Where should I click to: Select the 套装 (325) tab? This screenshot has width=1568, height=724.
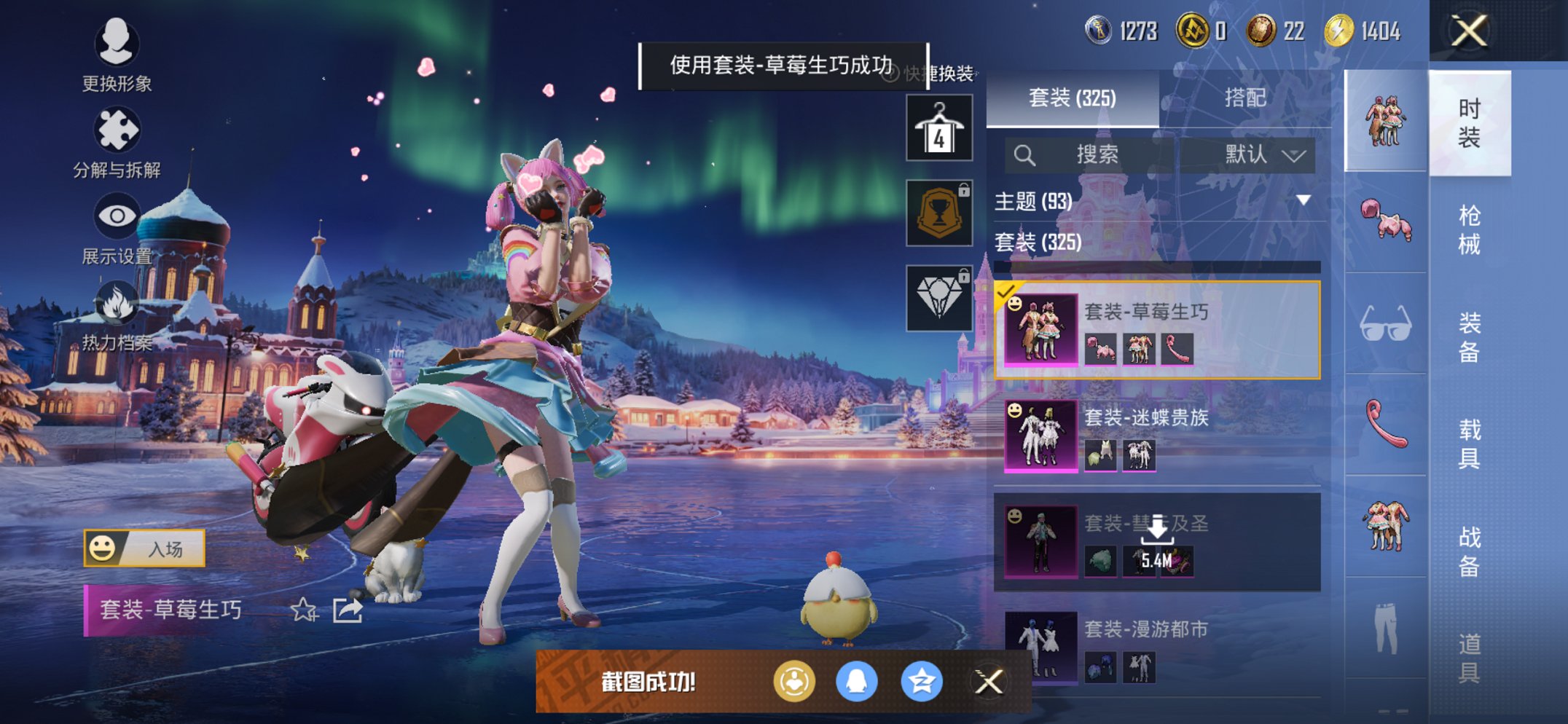click(x=1072, y=98)
